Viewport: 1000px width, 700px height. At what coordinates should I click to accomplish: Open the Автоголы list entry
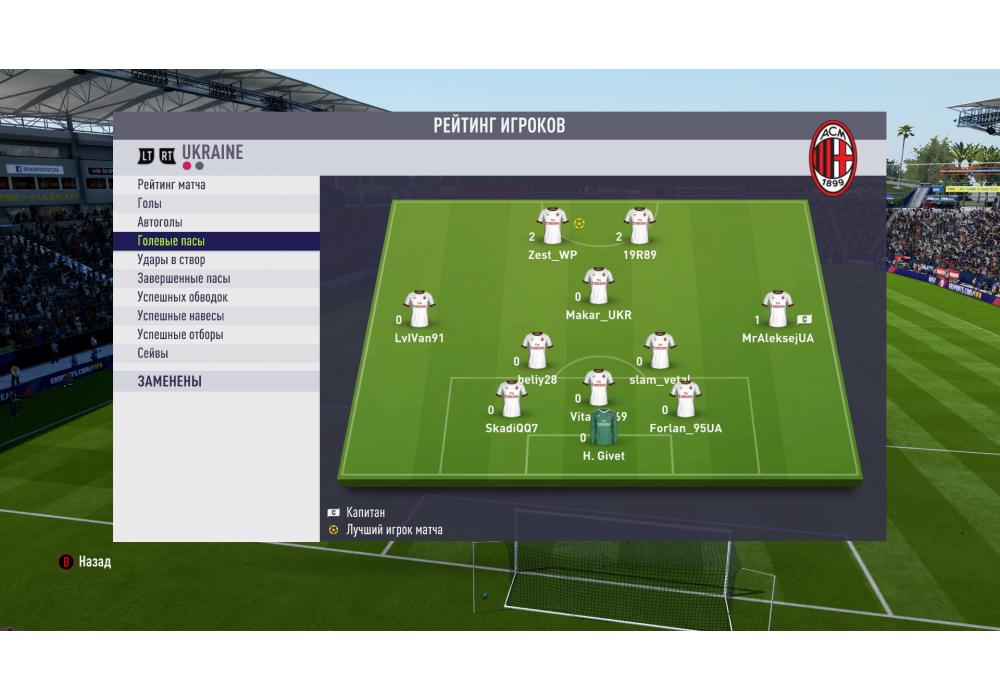pos(160,222)
